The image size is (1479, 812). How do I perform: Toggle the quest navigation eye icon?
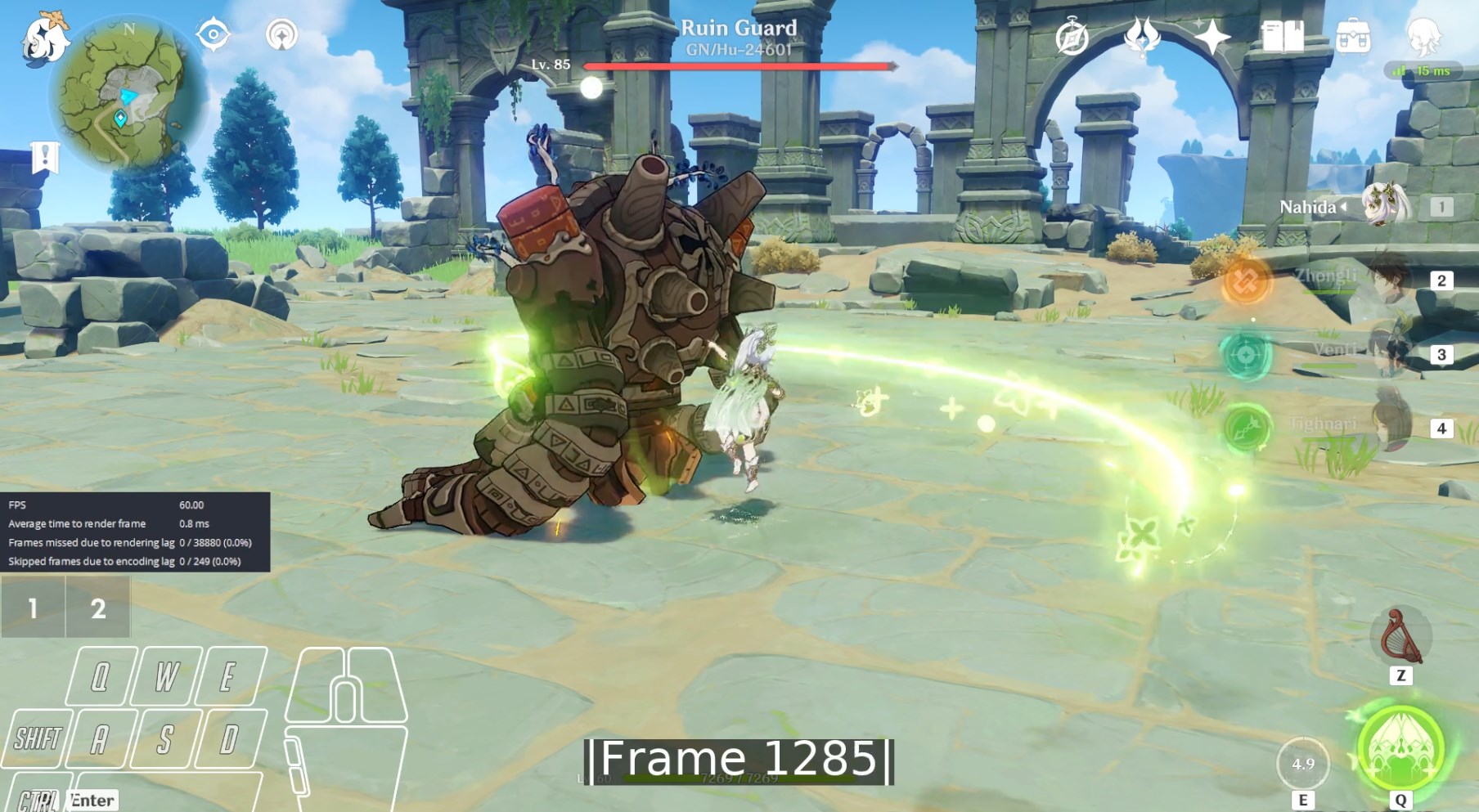pos(214,35)
